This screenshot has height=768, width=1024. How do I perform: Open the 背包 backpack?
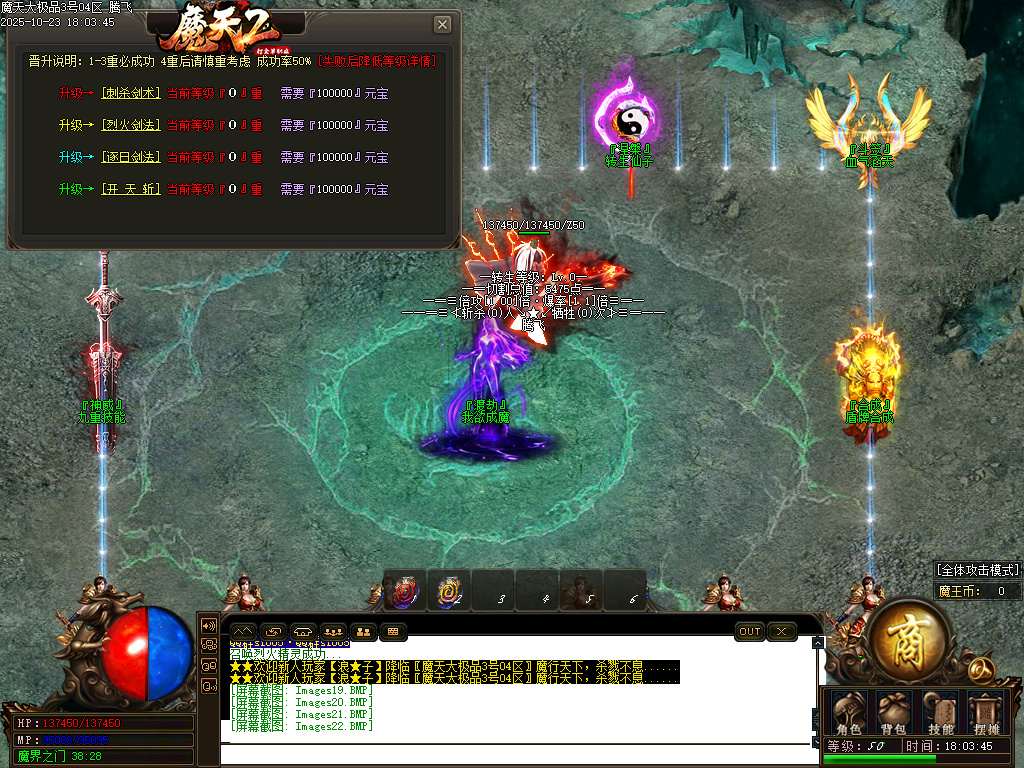click(894, 713)
